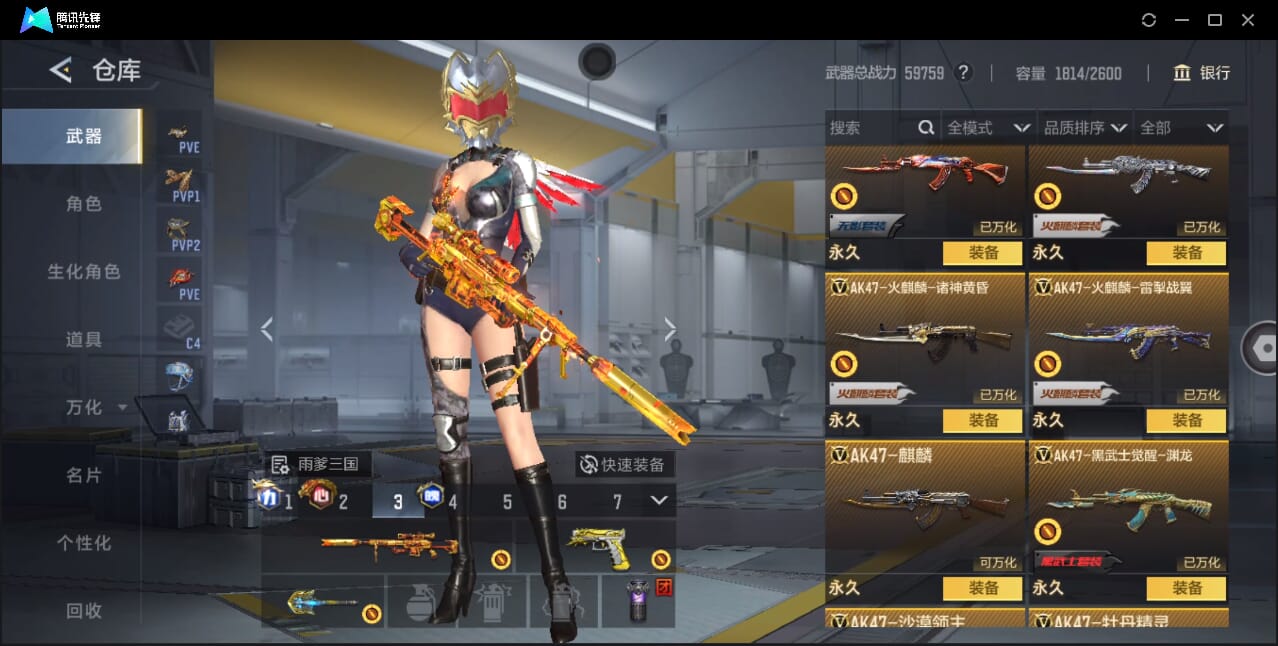Open the 品质排序 sort dropdown
Viewport: 1278px width, 646px height.
pyautogui.click(x=1085, y=128)
